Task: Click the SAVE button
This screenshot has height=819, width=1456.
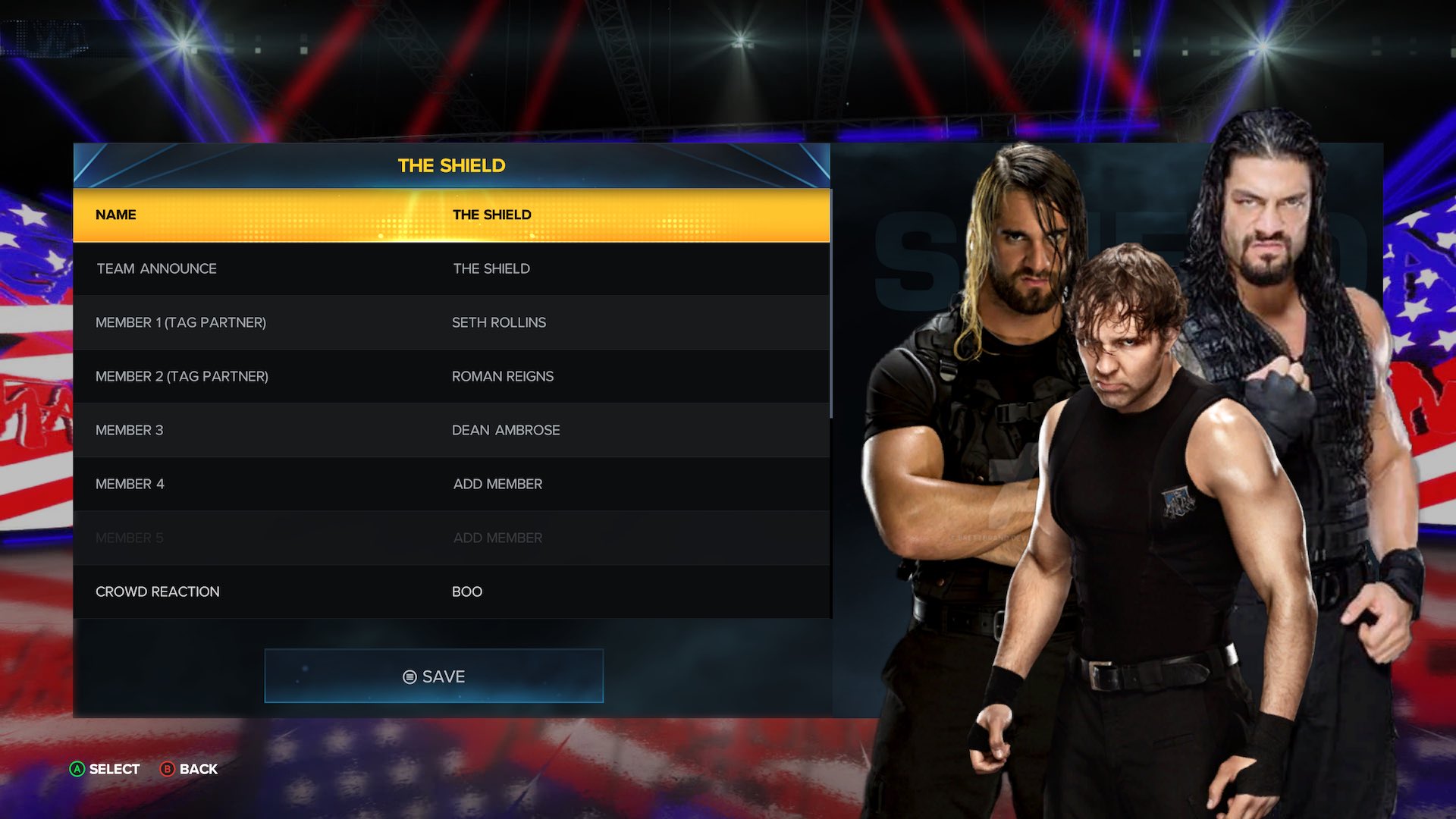Action: point(434,676)
